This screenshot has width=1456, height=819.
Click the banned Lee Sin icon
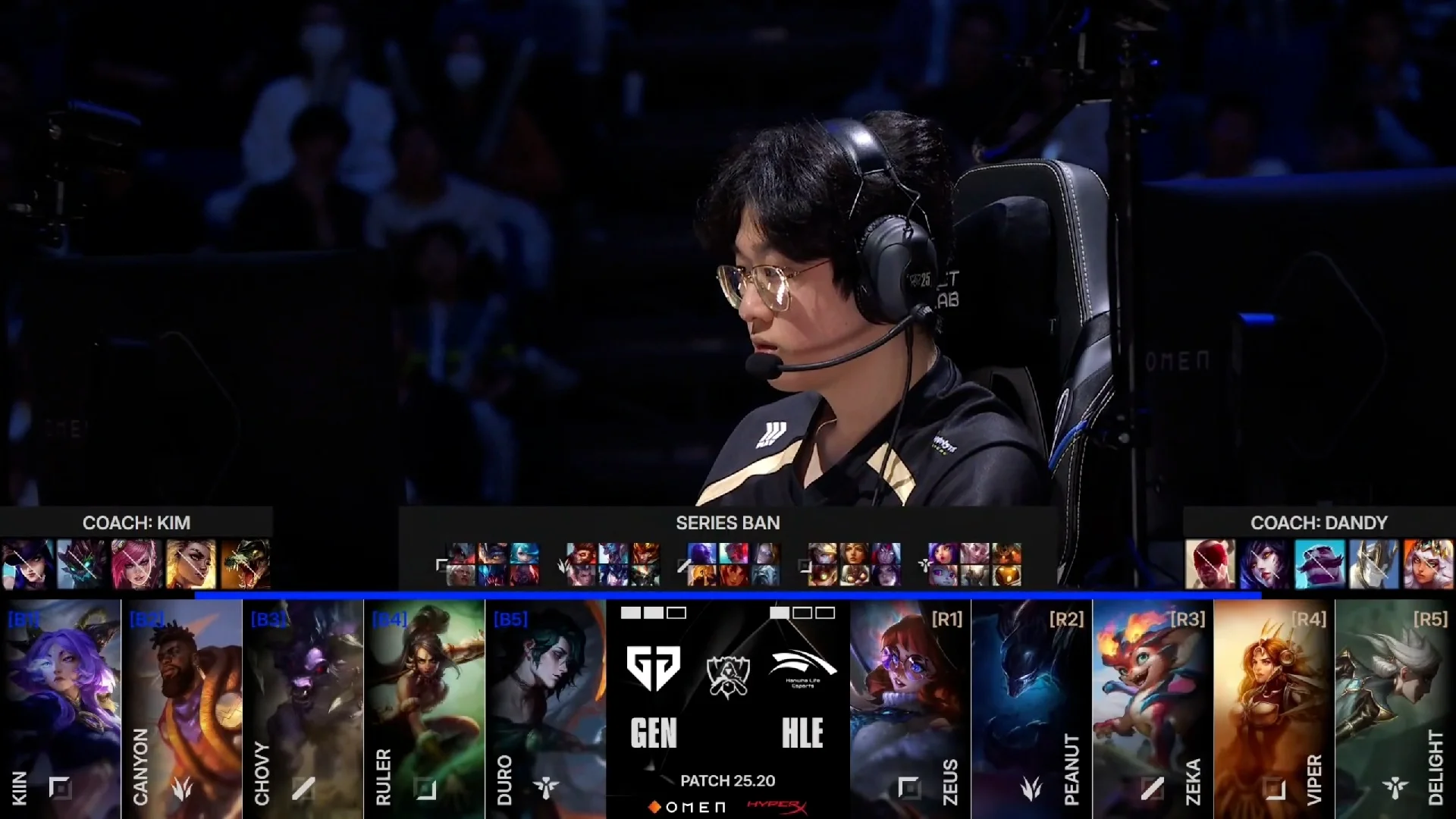[x=1210, y=564]
